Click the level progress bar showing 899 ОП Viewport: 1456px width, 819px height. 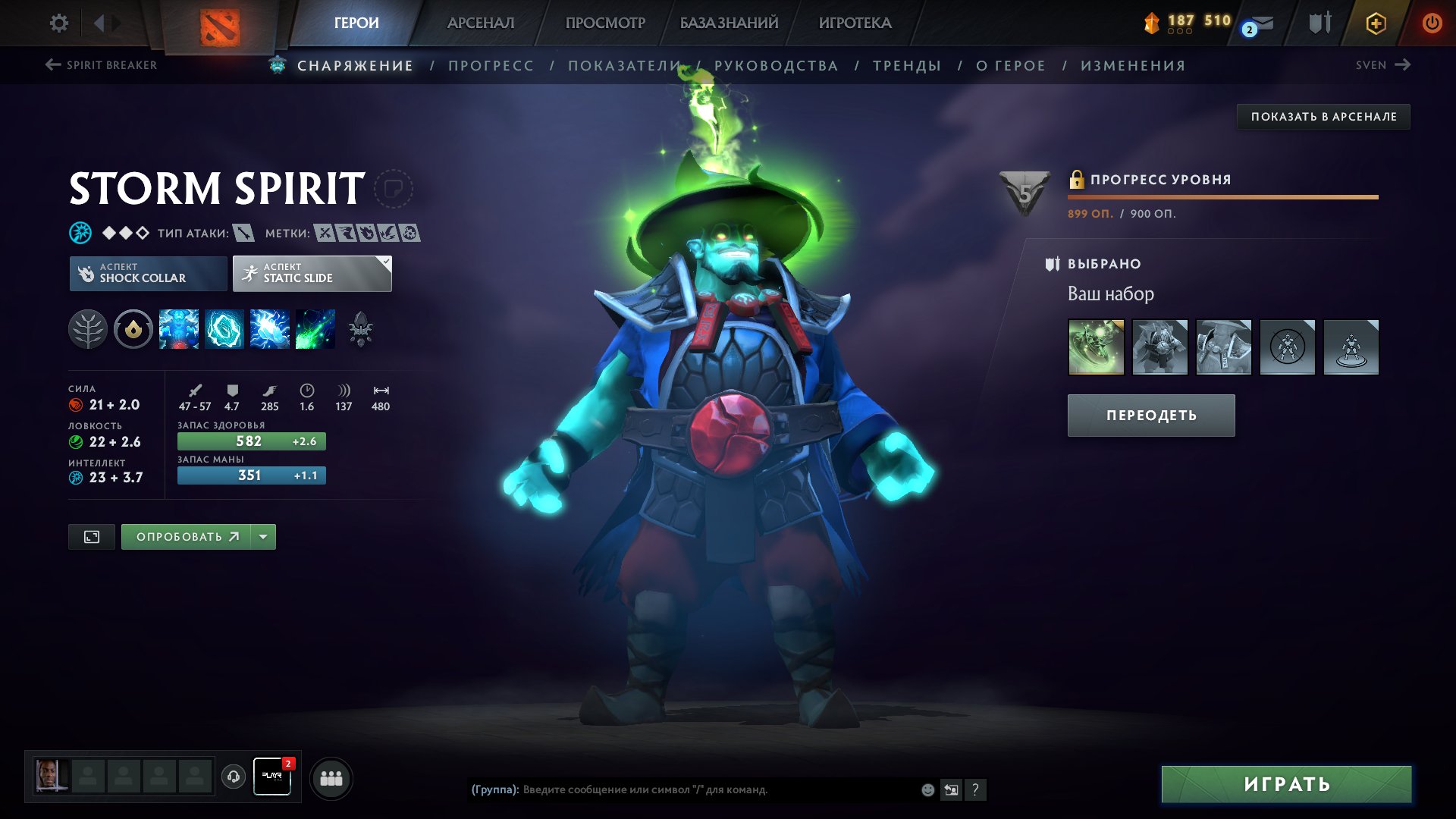[x=1222, y=196]
